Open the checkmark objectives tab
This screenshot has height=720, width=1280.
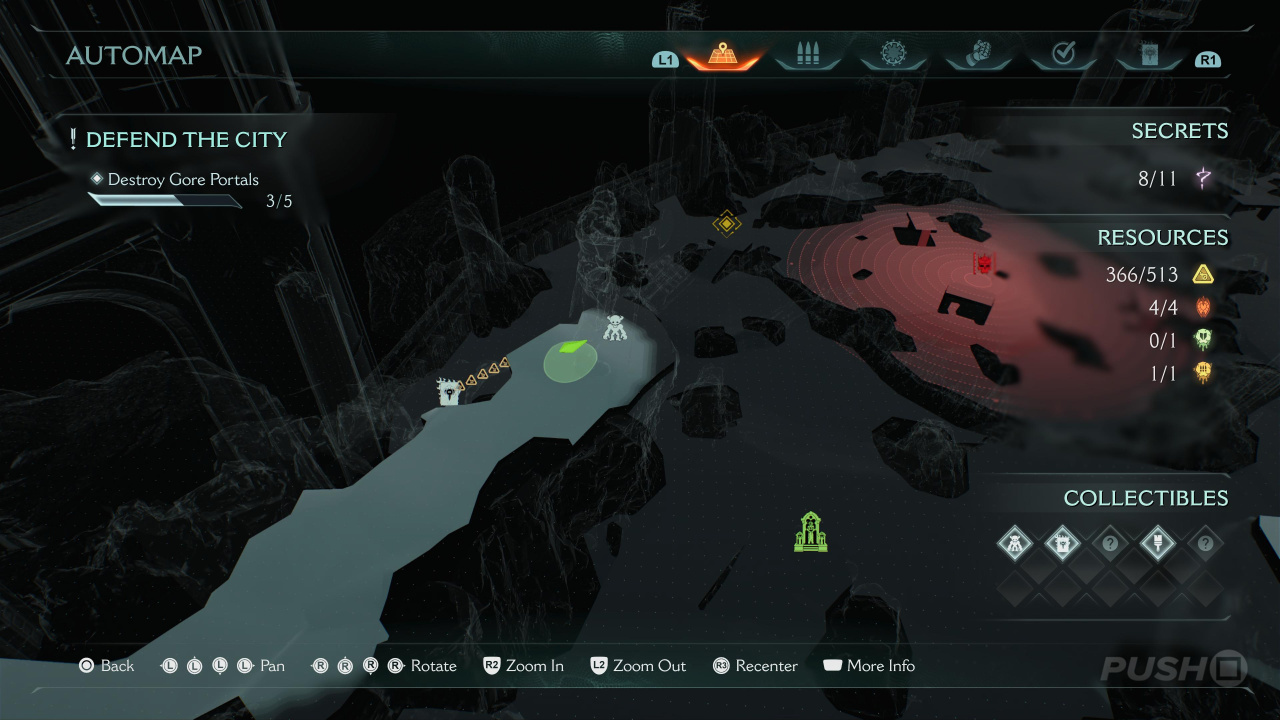(x=1063, y=55)
